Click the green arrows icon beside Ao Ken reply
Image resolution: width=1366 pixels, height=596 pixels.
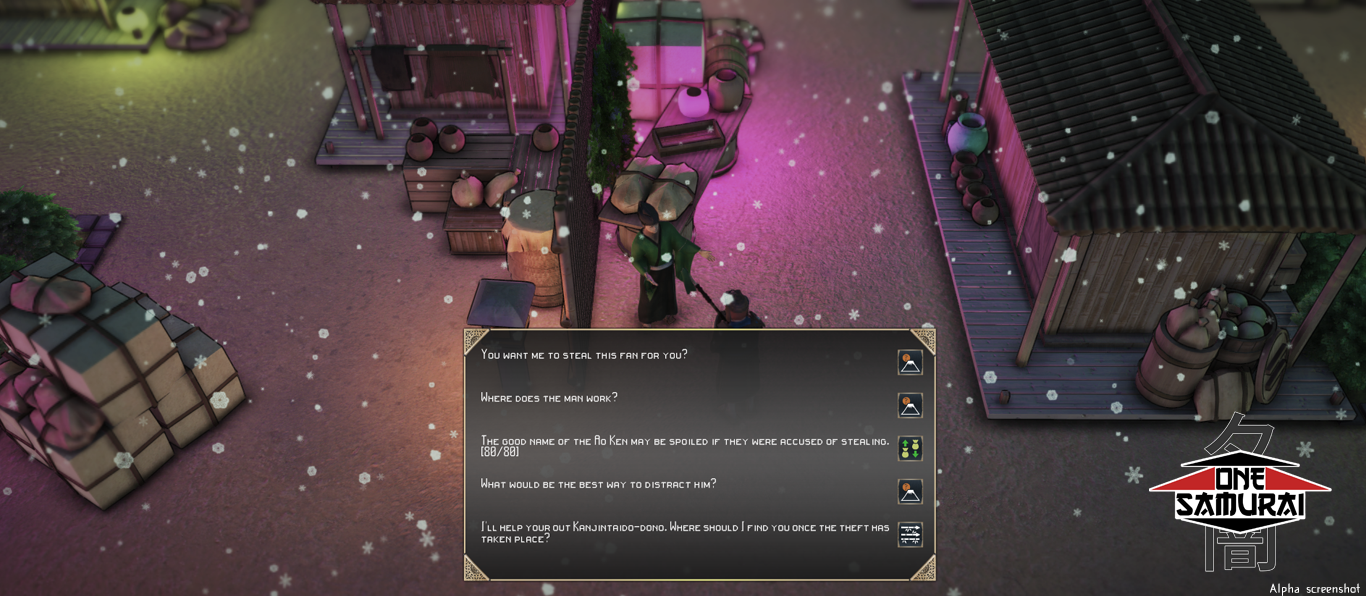[910, 448]
